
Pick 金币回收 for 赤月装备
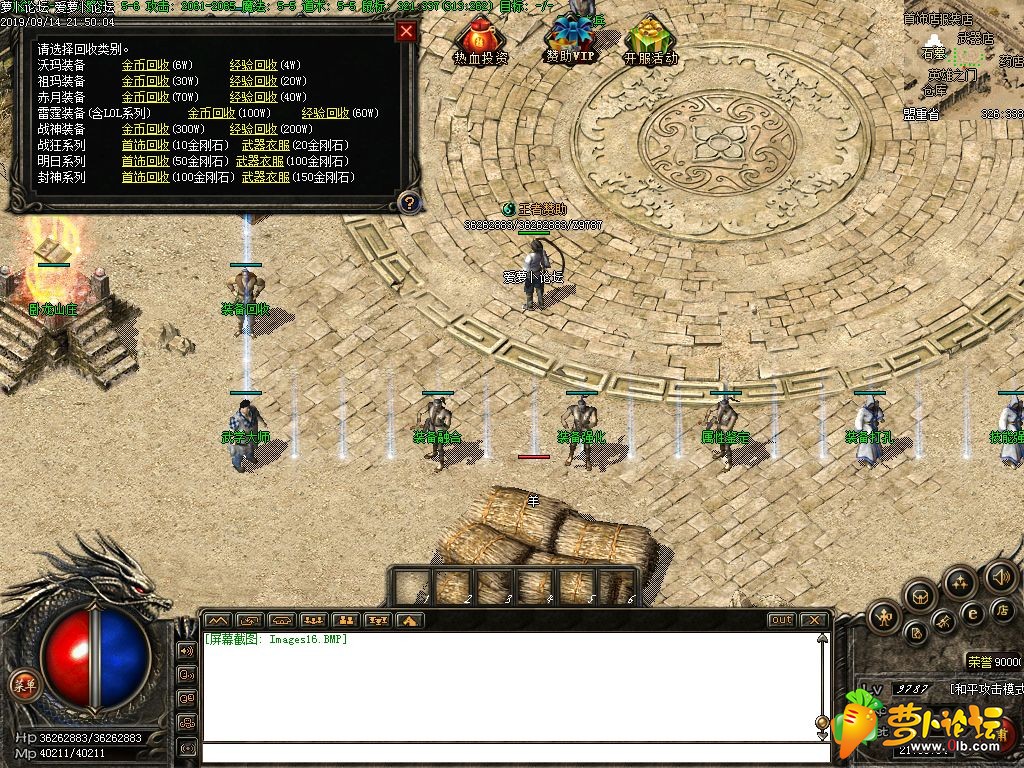click(145, 97)
